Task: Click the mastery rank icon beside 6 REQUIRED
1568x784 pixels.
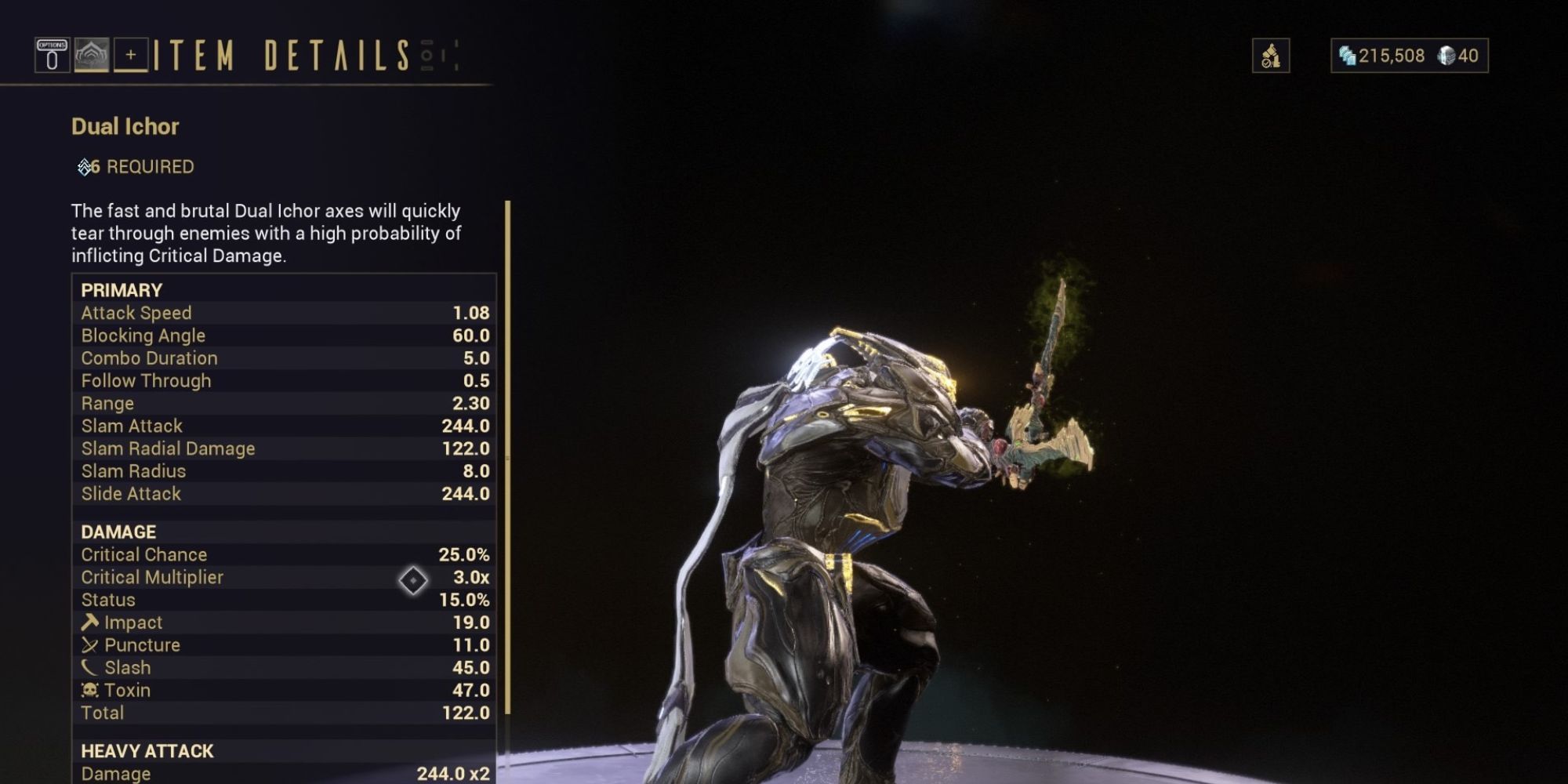Action: [x=83, y=165]
